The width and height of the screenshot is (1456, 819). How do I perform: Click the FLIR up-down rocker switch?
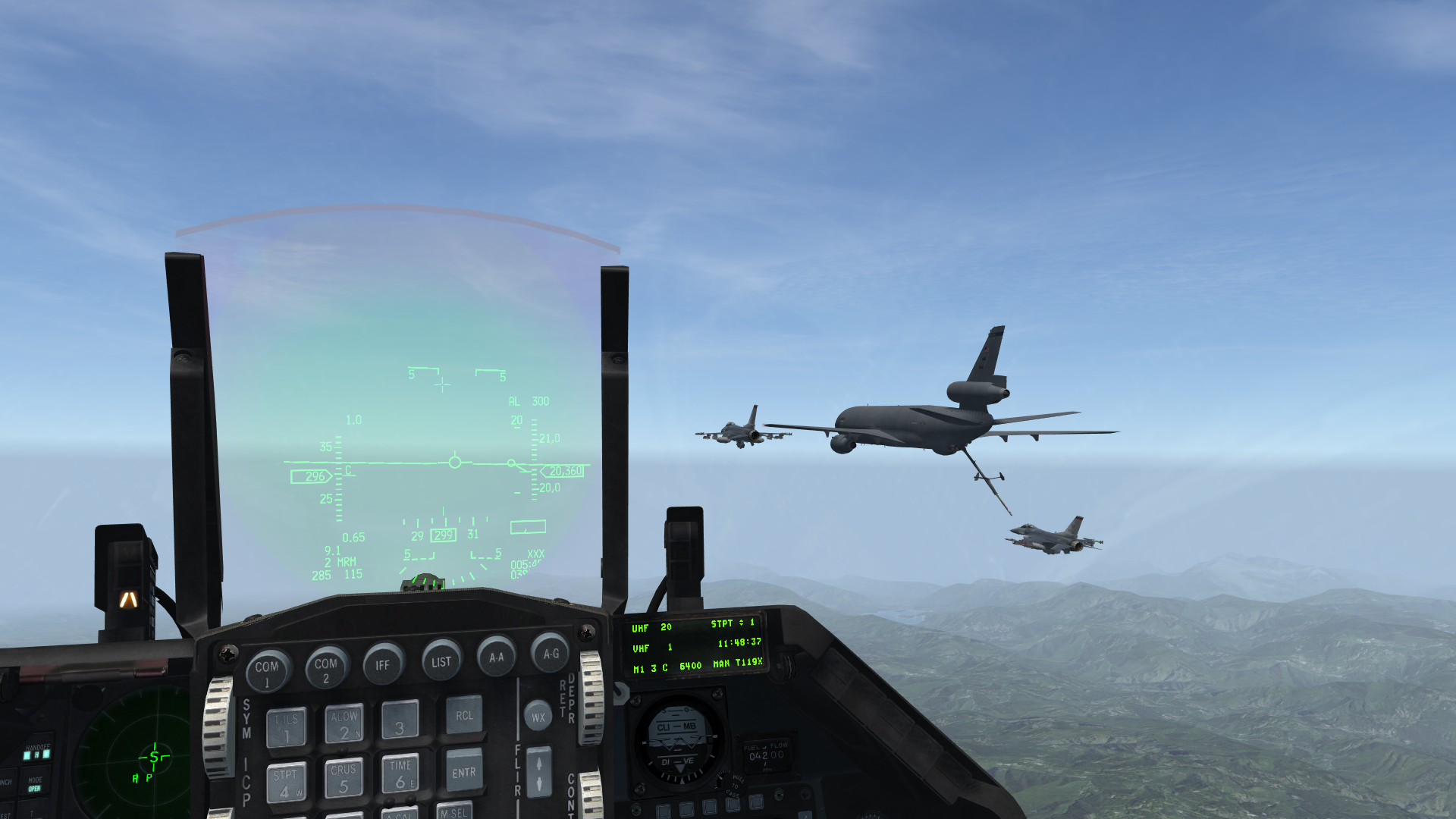pos(539,772)
